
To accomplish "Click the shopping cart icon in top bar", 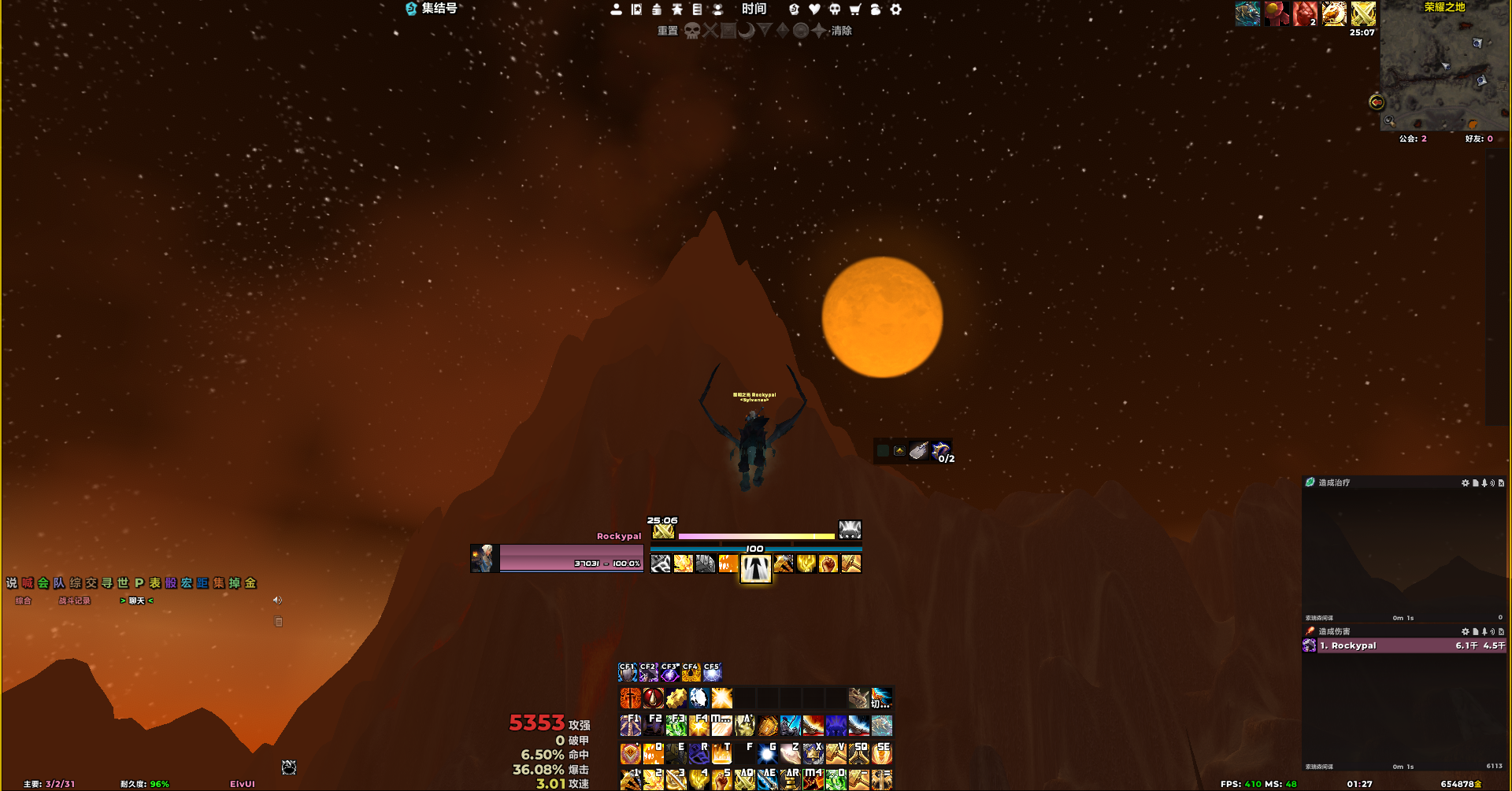I will click(854, 9).
